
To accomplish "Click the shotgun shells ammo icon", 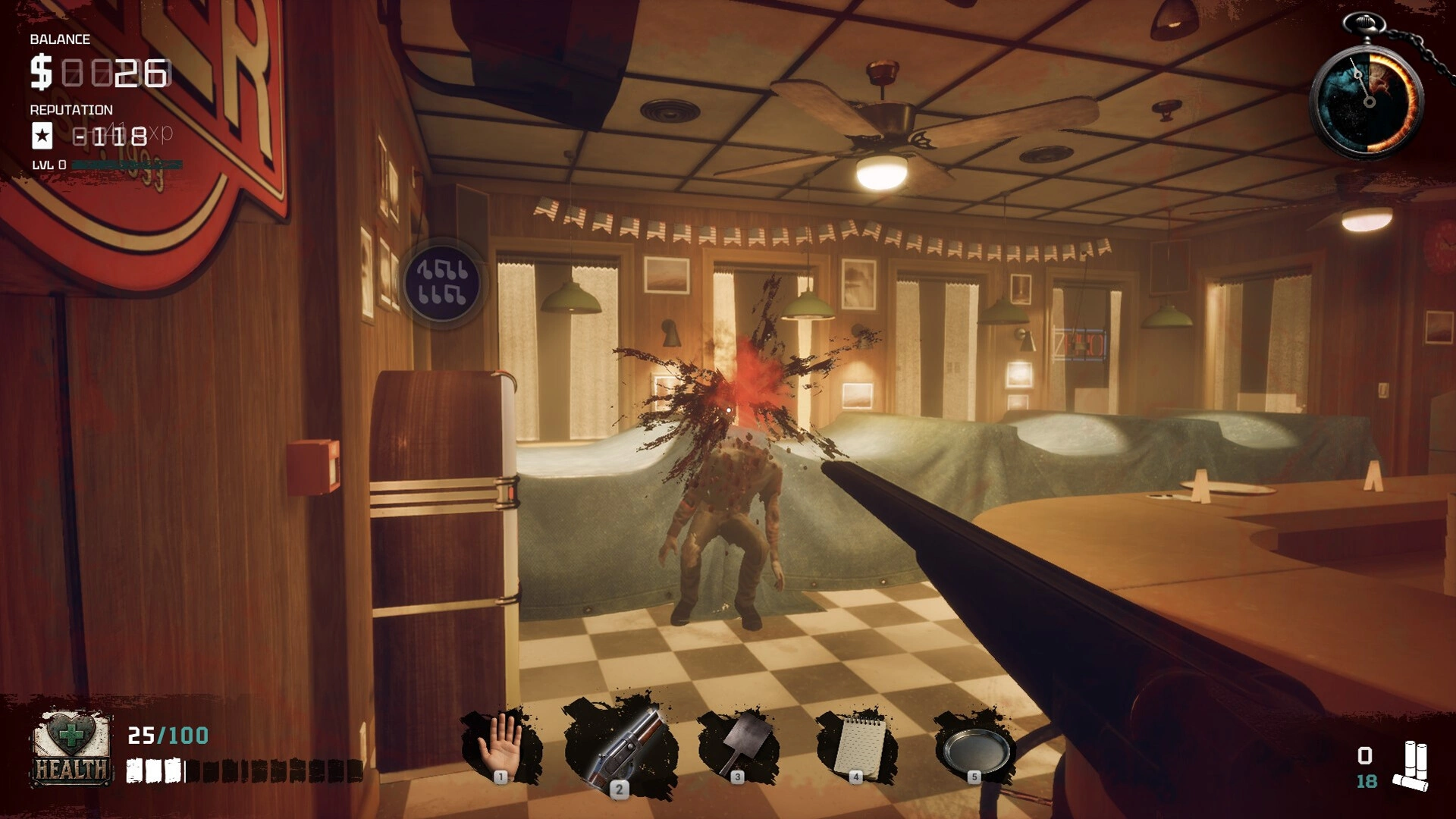I will 1412,767.
